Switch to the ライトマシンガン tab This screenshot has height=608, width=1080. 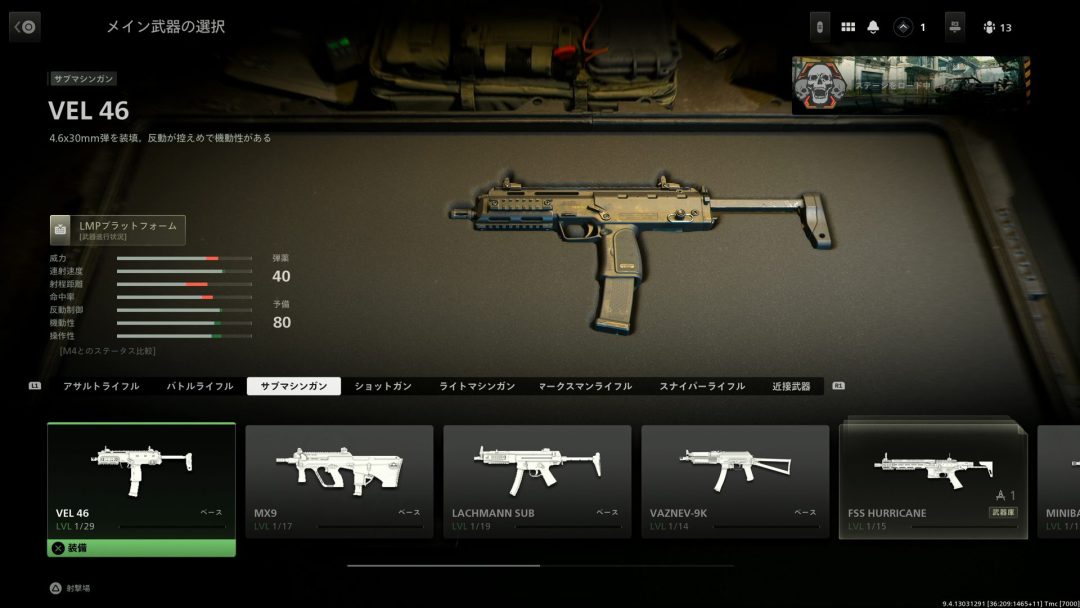pos(477,386)
